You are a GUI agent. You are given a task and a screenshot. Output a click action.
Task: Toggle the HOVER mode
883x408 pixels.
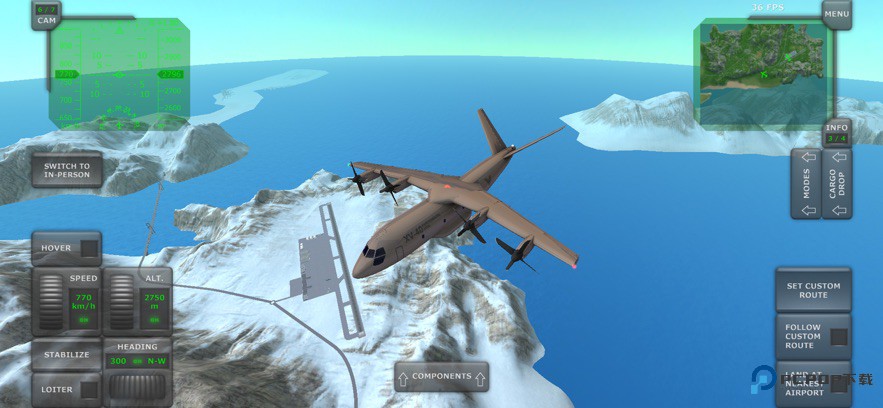click(x=66, y=248)
